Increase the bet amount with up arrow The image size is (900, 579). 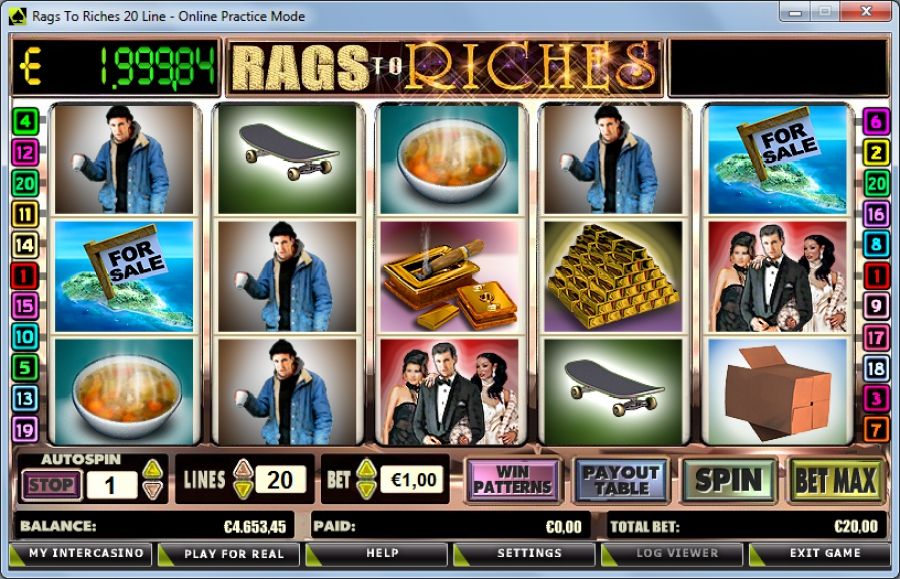(367, 469)
